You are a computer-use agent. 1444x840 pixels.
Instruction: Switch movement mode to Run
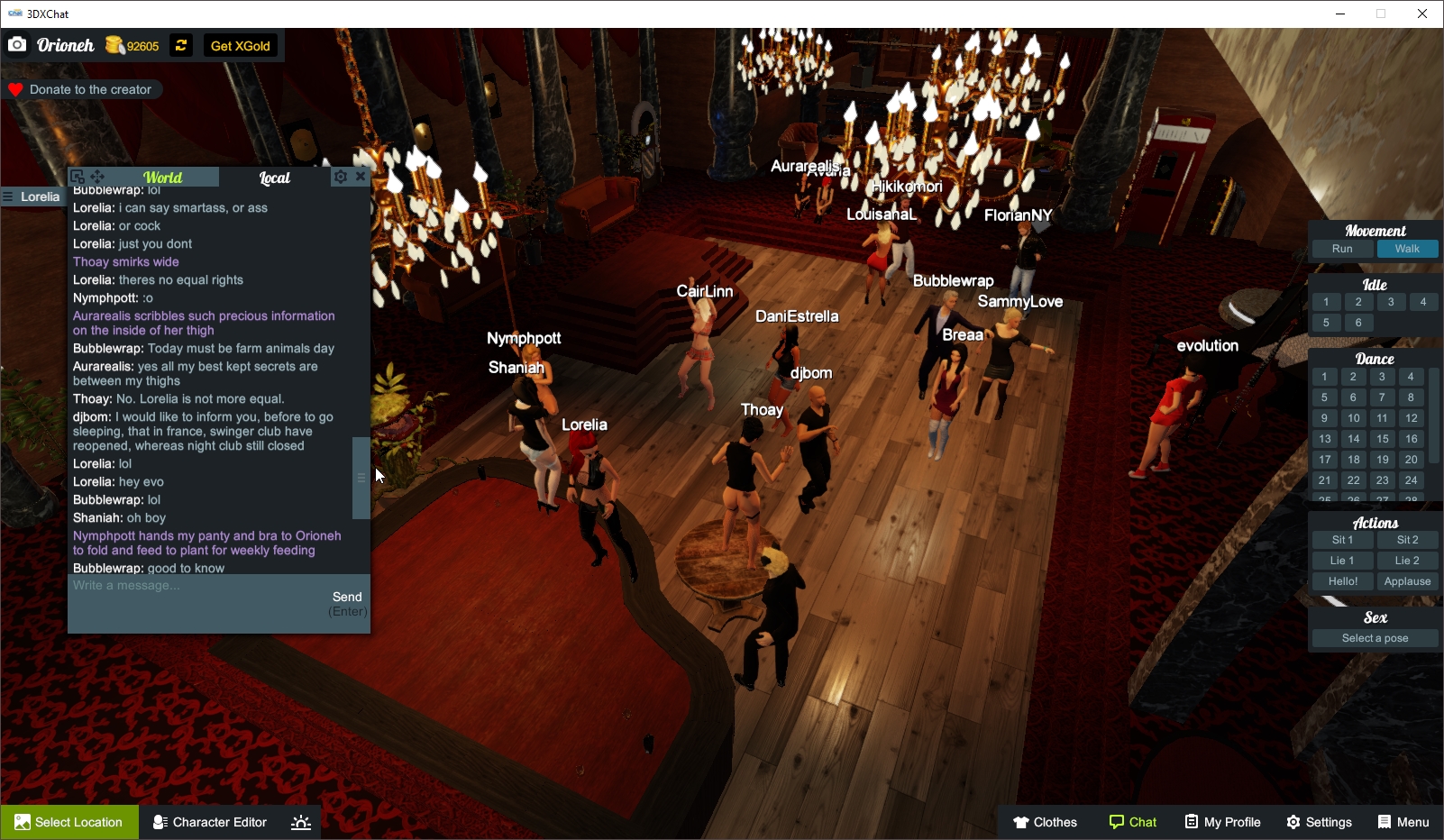click(1342, 249)
